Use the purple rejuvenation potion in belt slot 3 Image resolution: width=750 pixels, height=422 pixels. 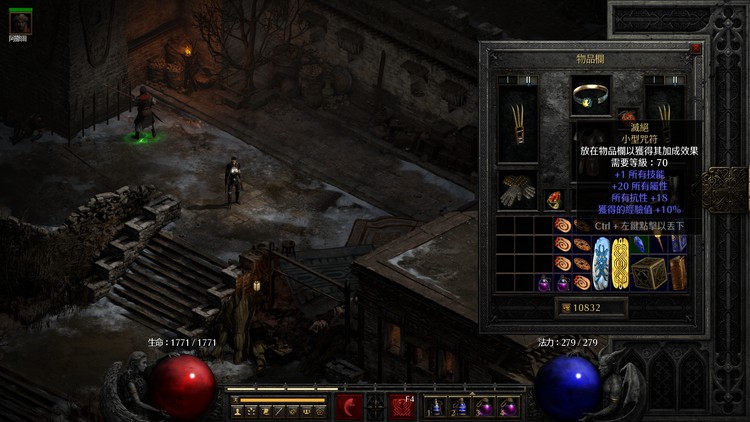483,407
